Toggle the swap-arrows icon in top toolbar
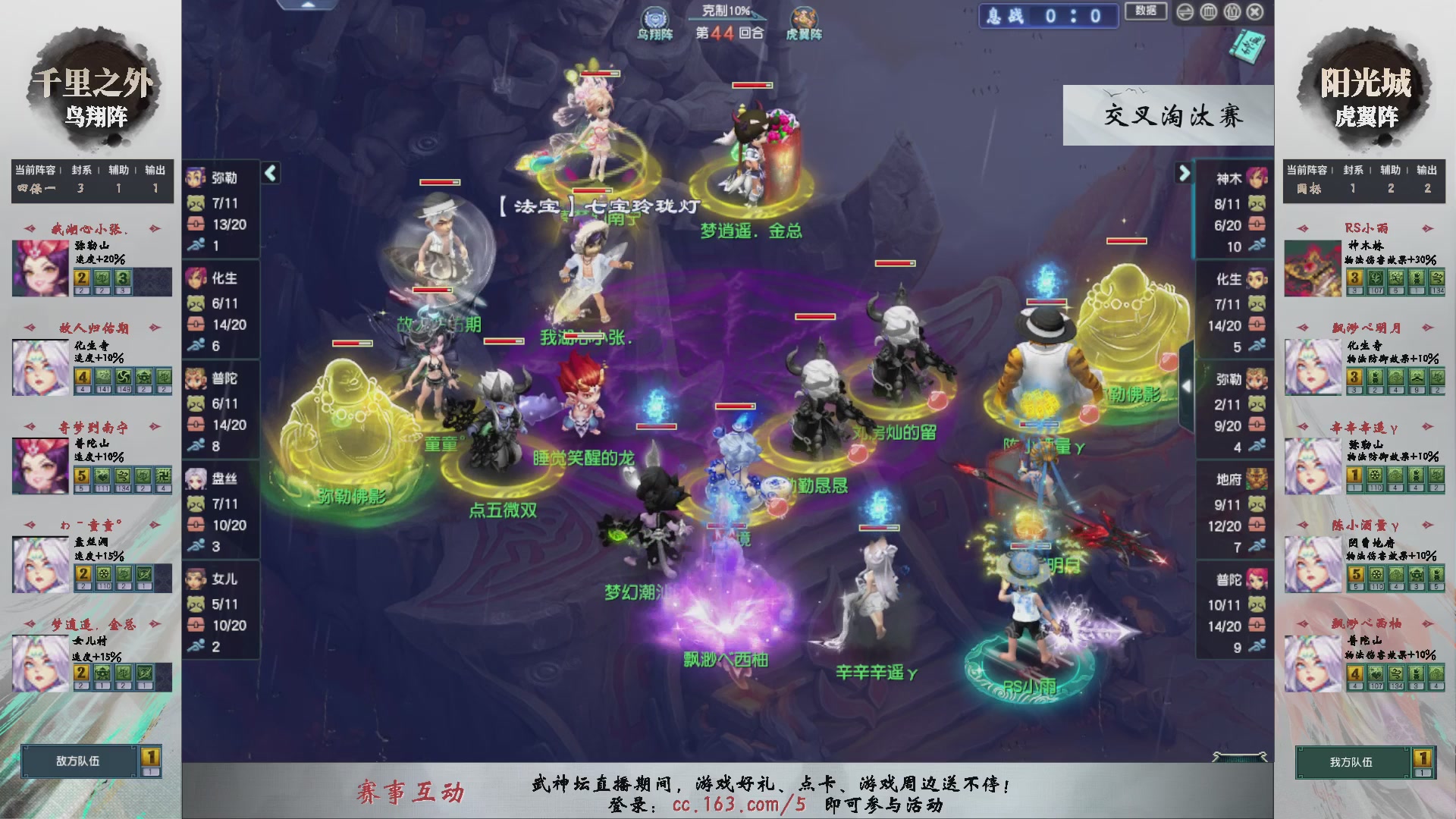Image resolution: width=1456 pixels, height=819 pixels. click(x=1184, y=11)
